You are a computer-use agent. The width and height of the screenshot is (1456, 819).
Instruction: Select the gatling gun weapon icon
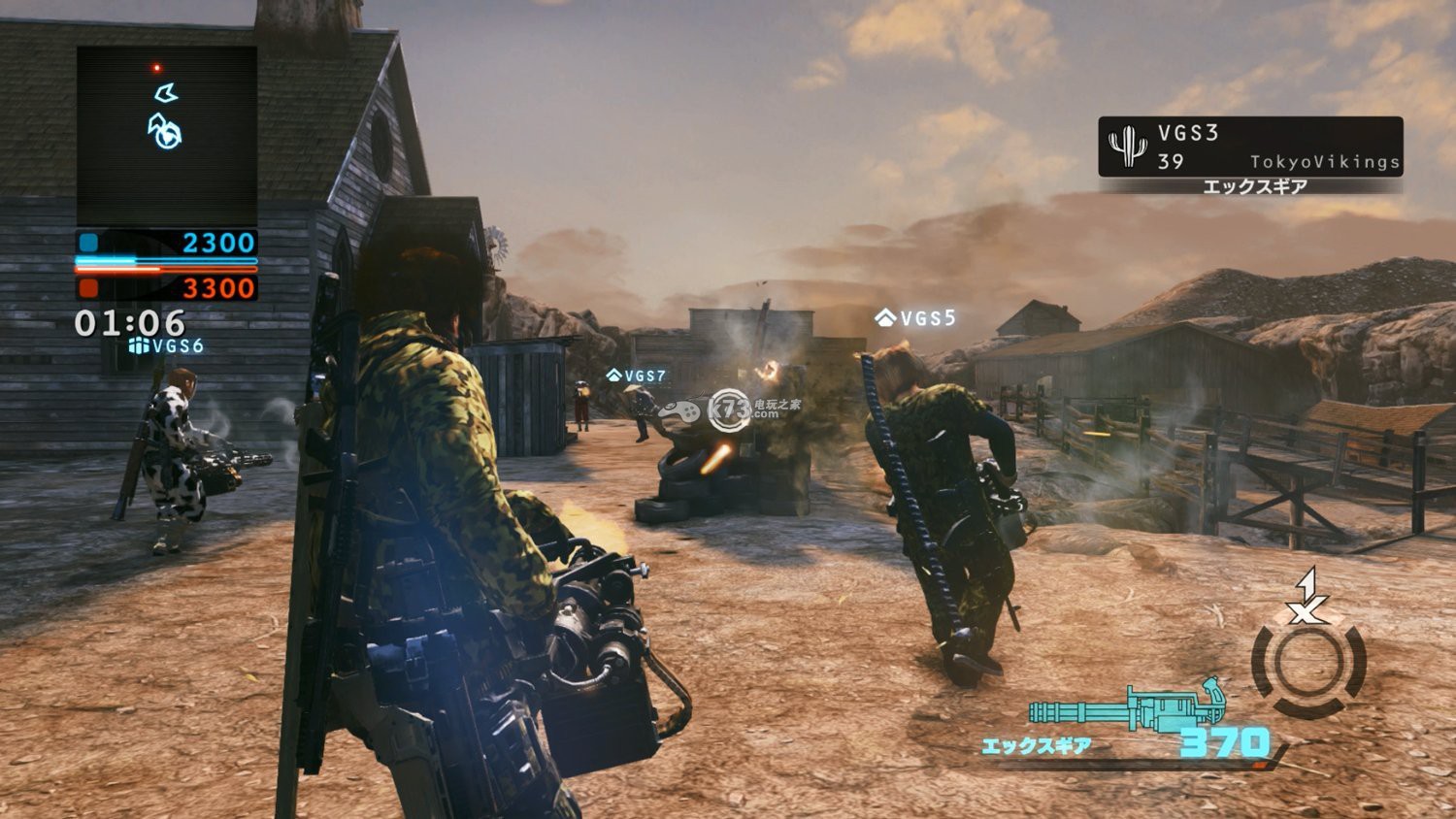(x=1128, y=704)
